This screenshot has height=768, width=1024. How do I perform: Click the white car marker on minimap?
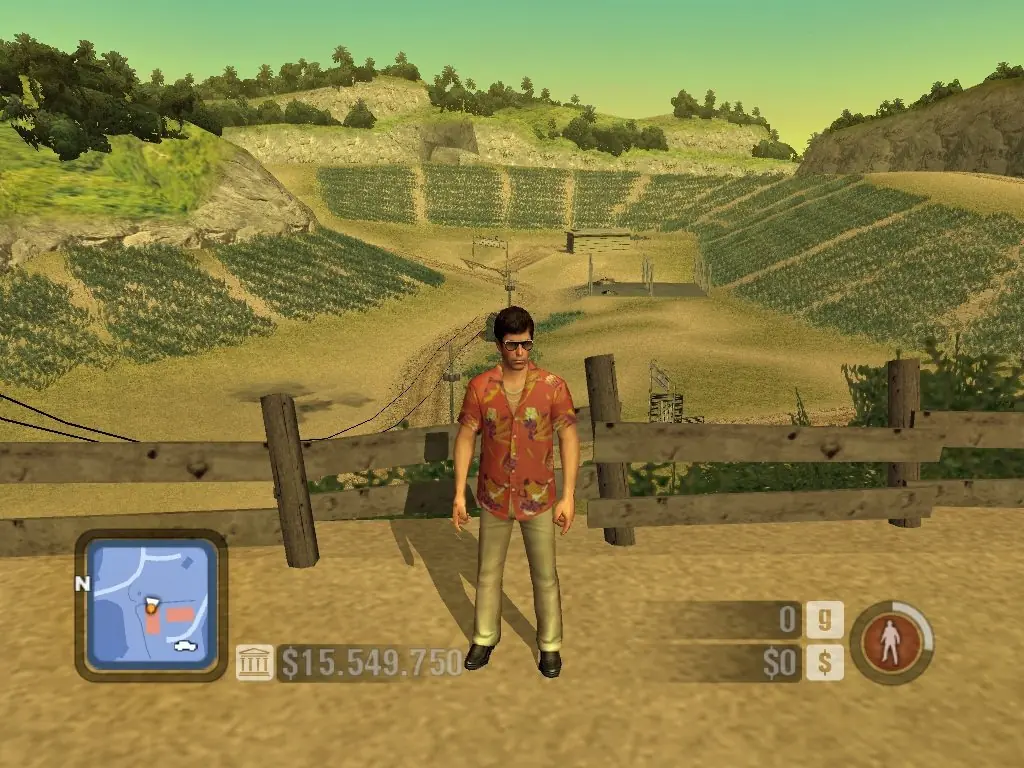[185, 645]
